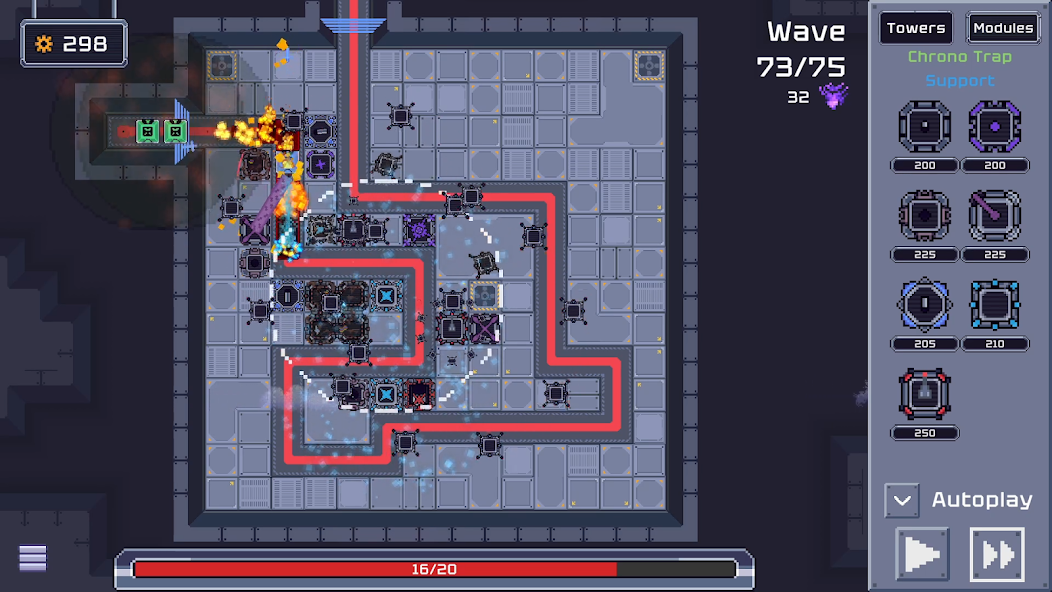Select the gray 200-cost tower

924,127
